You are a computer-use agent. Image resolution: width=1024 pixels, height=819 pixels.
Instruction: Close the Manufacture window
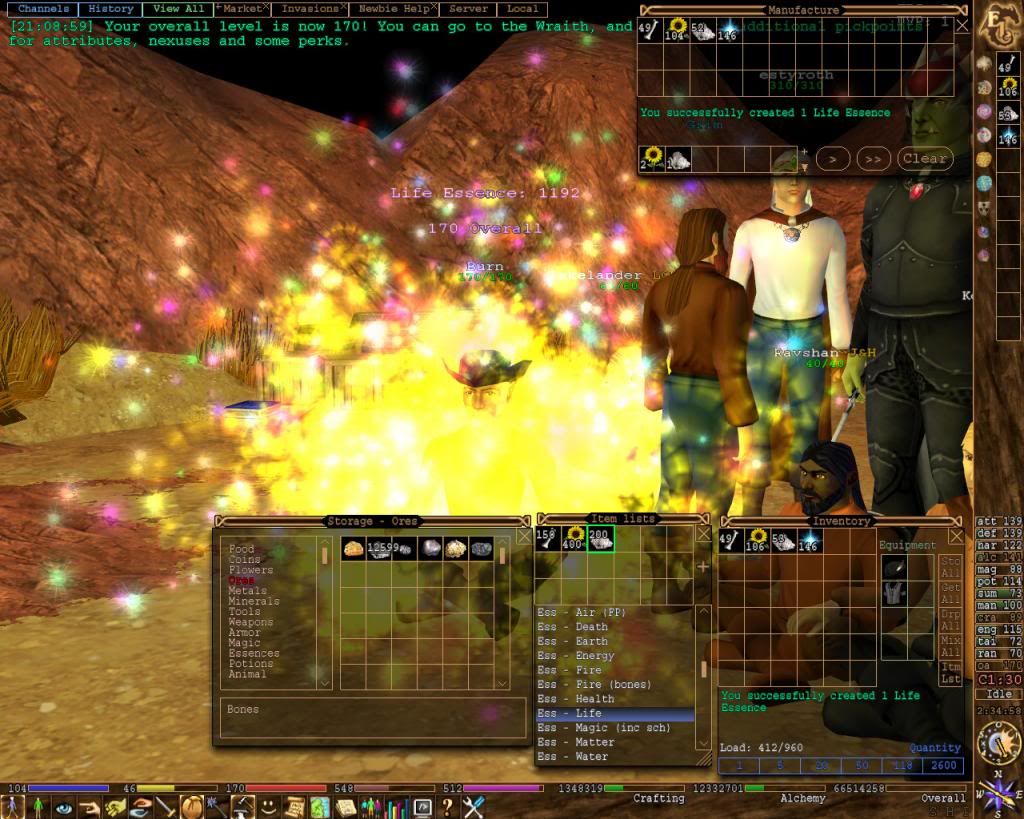(962, 25)
